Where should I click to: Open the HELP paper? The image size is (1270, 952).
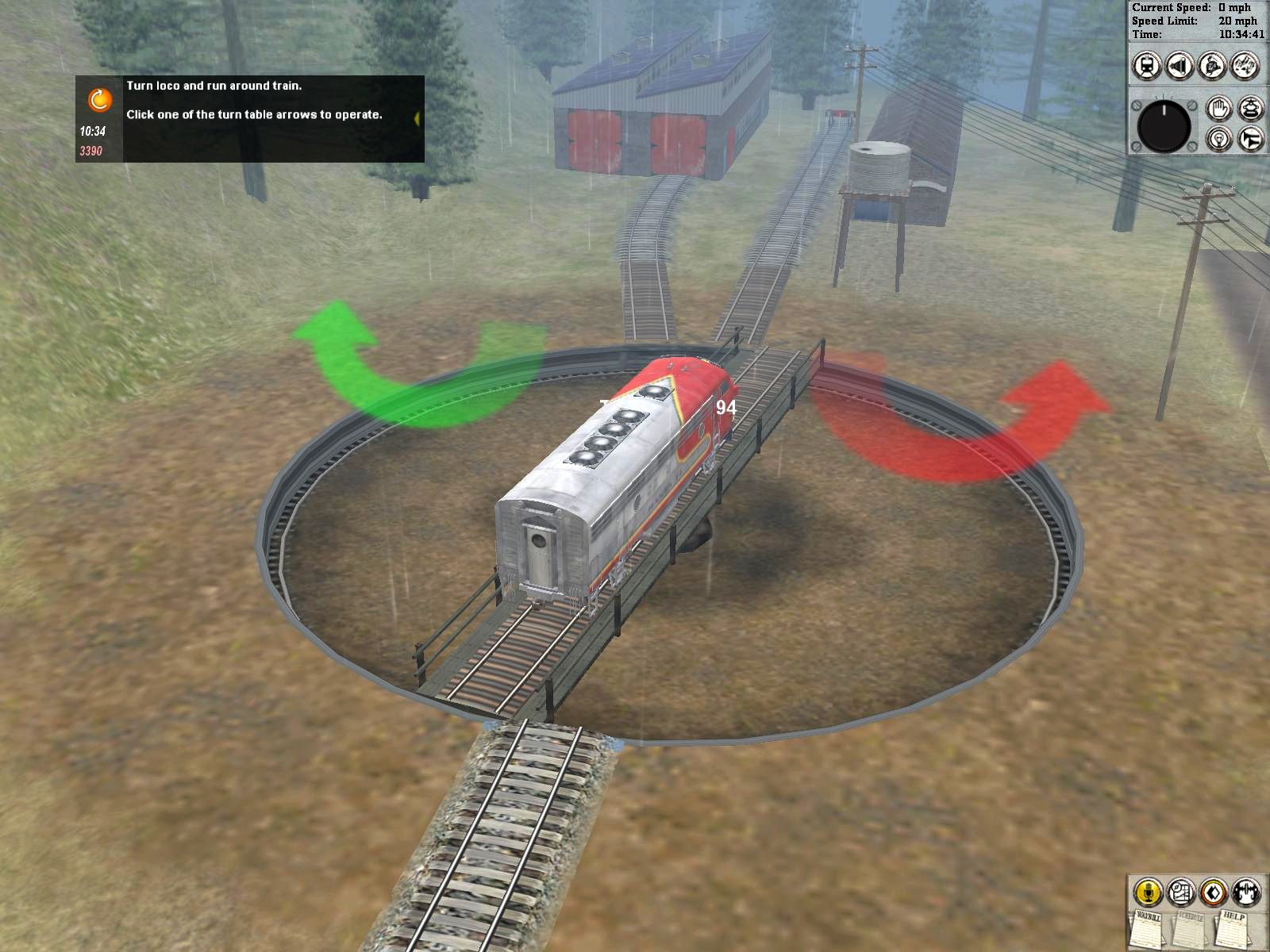point(1233,928)
